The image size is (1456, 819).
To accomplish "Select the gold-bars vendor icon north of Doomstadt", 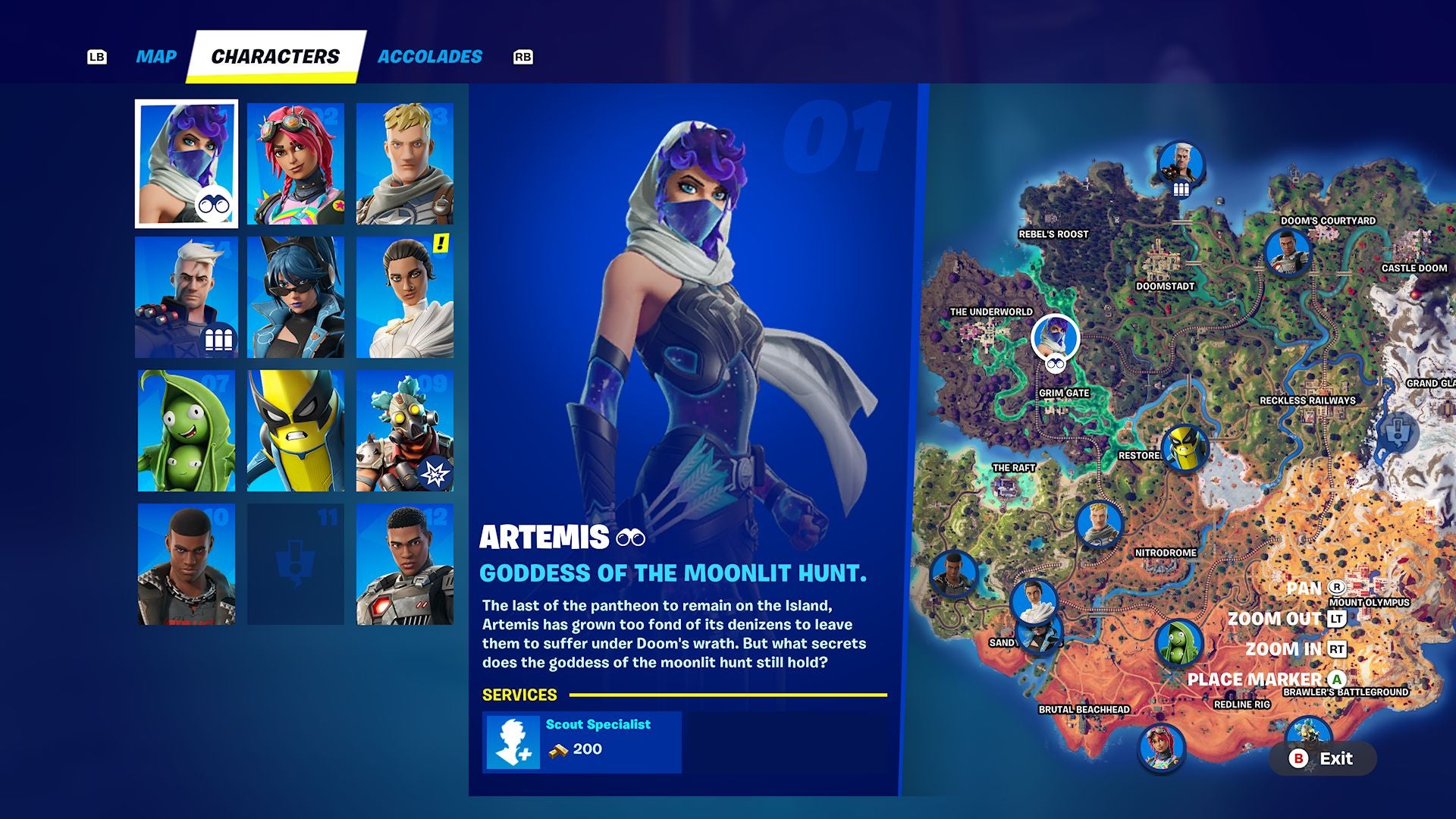I will [x=1180, y=163].
